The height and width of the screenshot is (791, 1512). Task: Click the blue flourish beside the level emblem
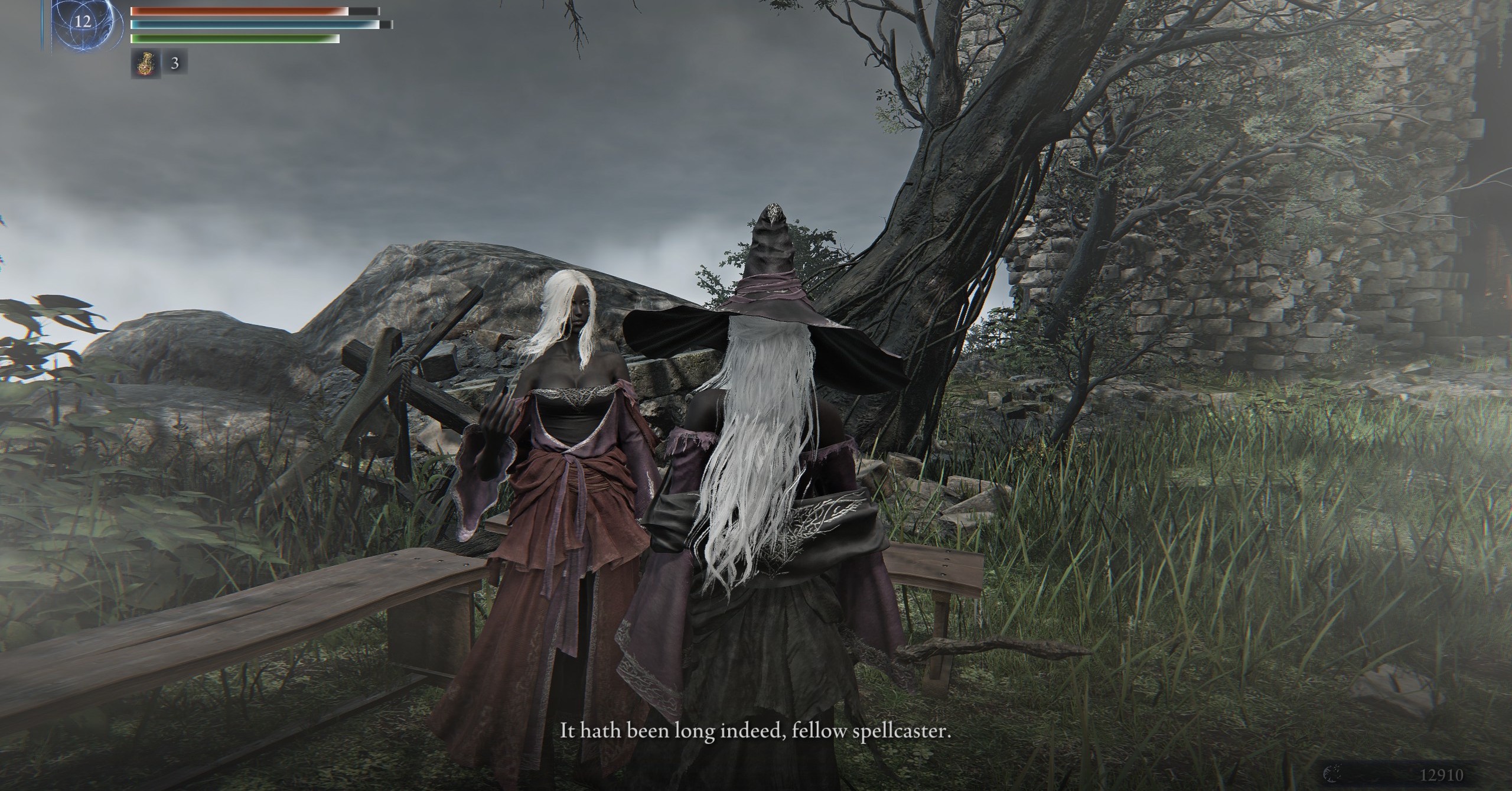[x=42, y=24]
